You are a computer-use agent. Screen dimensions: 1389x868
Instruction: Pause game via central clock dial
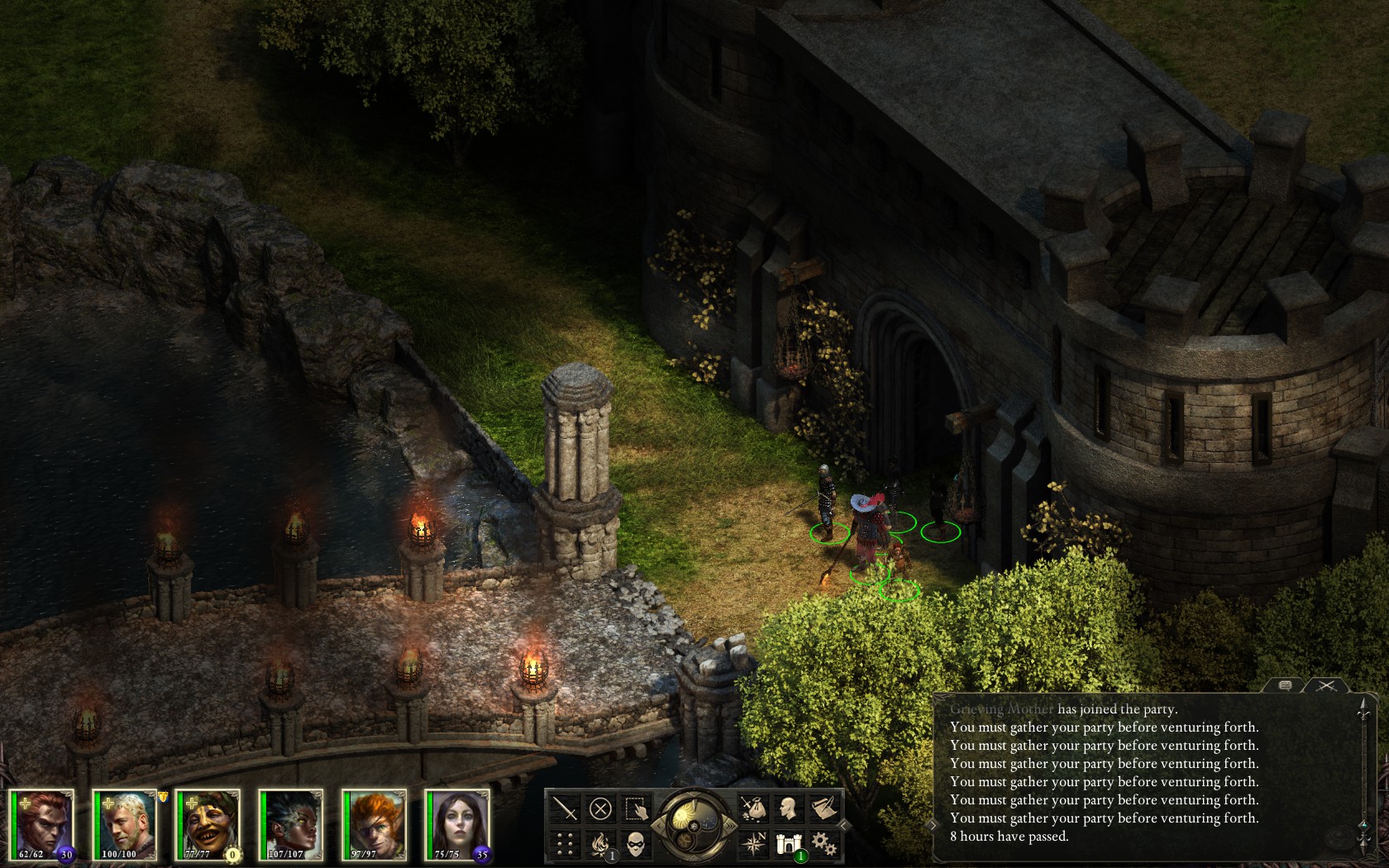click(x=695, y=824)
